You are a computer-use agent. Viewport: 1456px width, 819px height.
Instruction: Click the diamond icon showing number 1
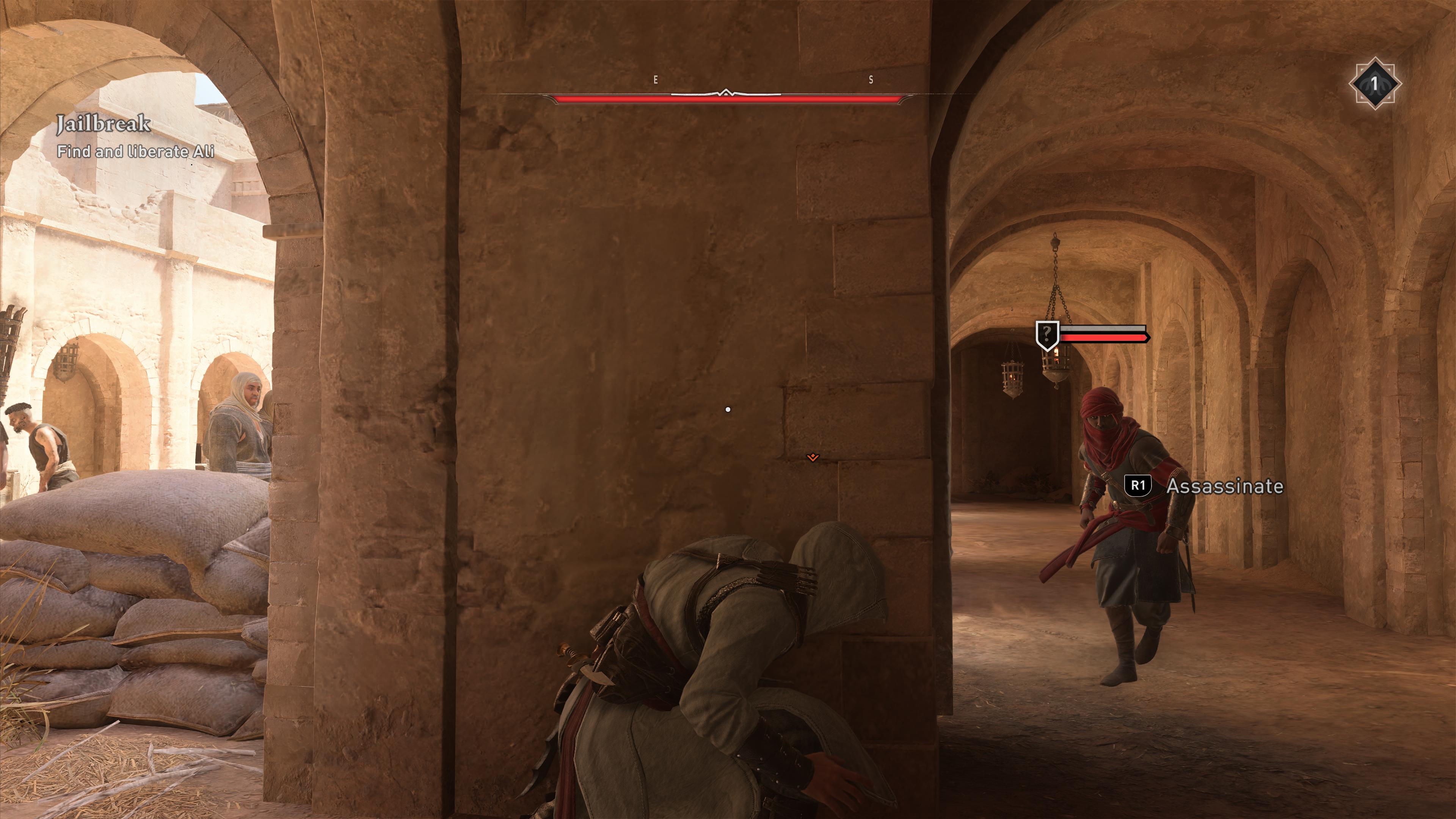point(1374,84)
